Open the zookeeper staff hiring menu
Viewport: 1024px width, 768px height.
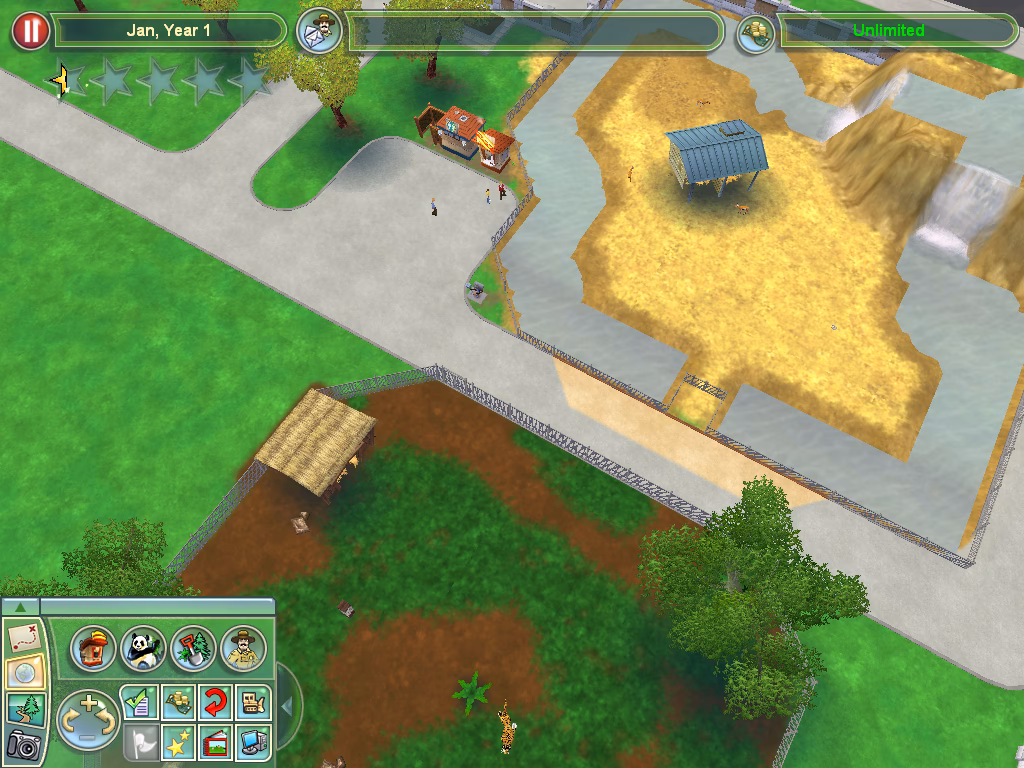pos(243,649)
